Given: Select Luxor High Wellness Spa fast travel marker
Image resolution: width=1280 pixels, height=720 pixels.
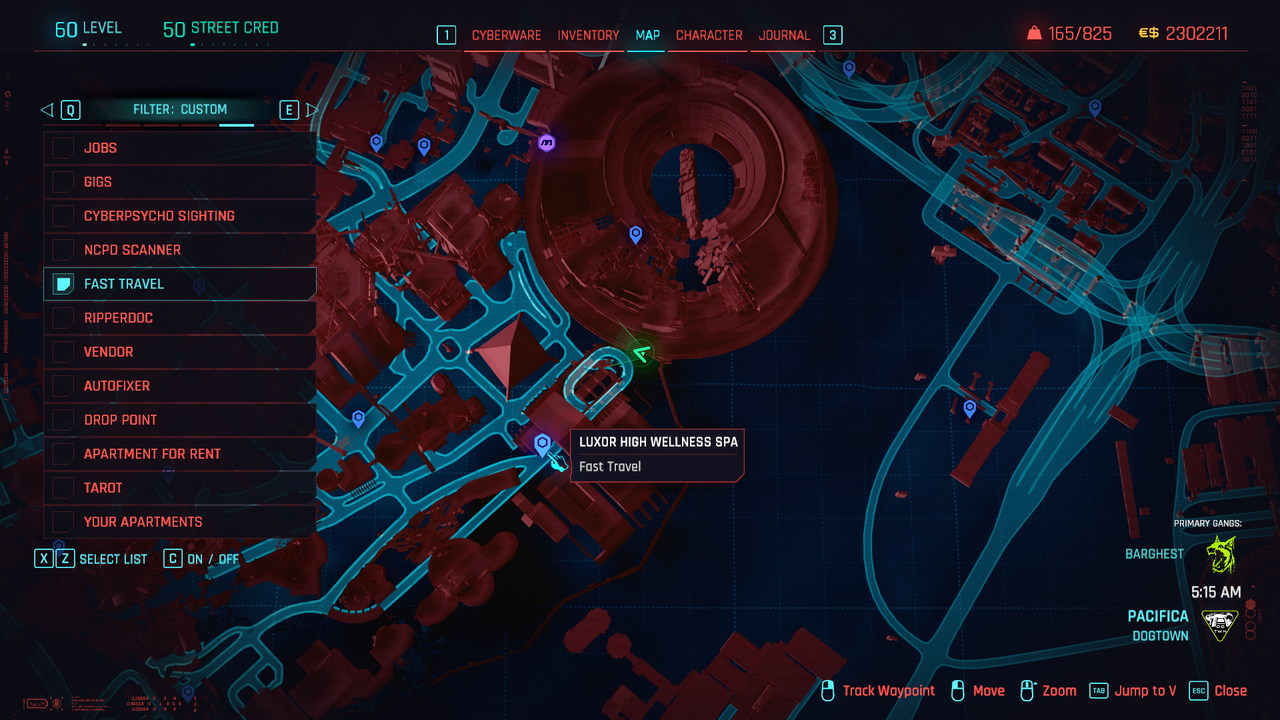Looking at the screenshot, I should 542,444.
